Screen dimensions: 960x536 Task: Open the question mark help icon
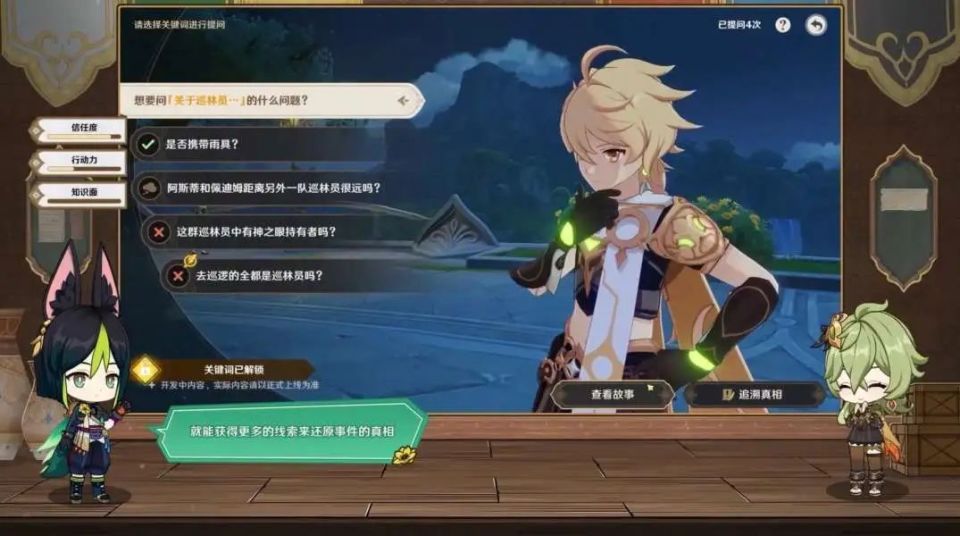[x=782, y=25]
